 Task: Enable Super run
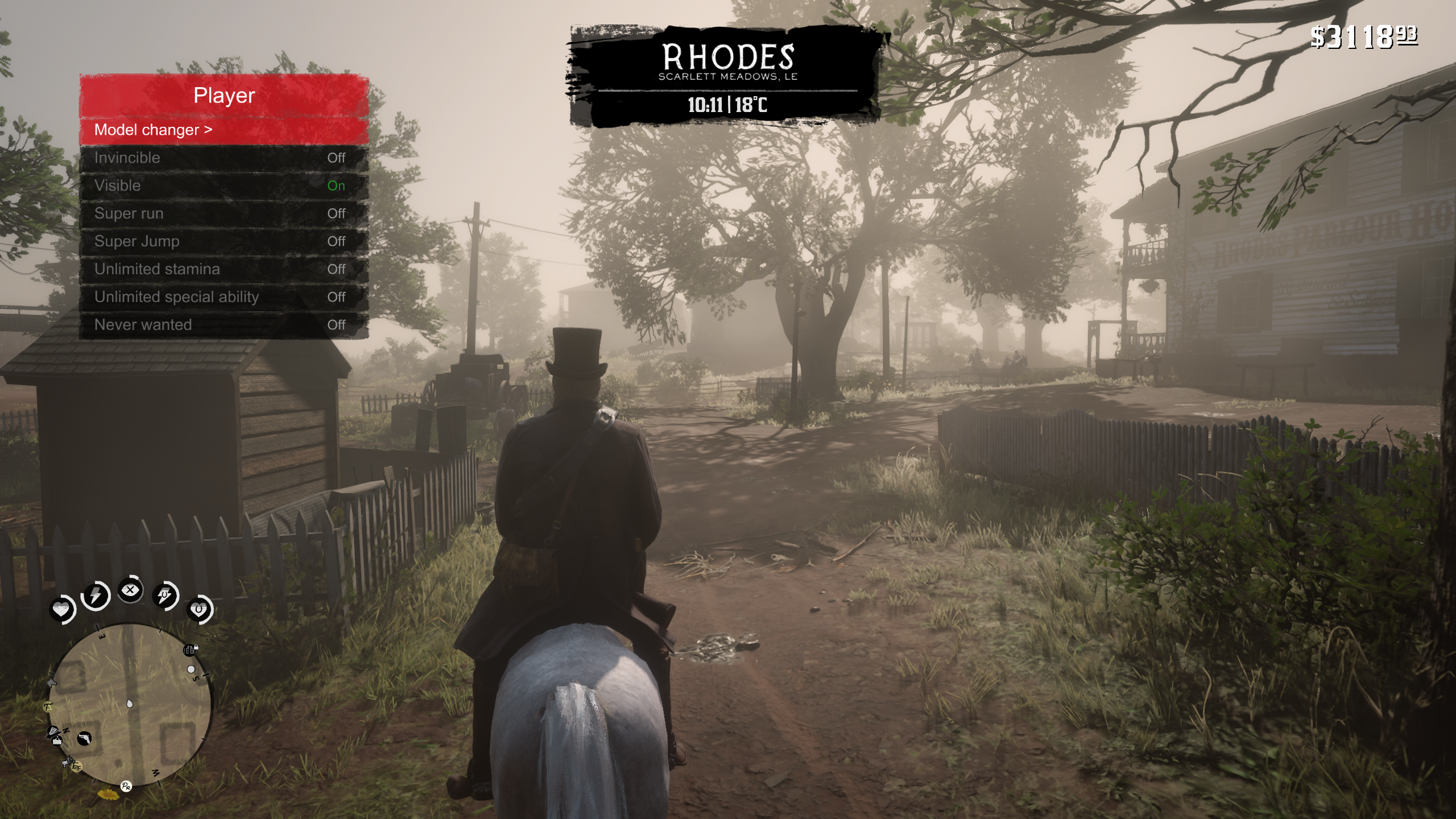[x=224, y=214]
